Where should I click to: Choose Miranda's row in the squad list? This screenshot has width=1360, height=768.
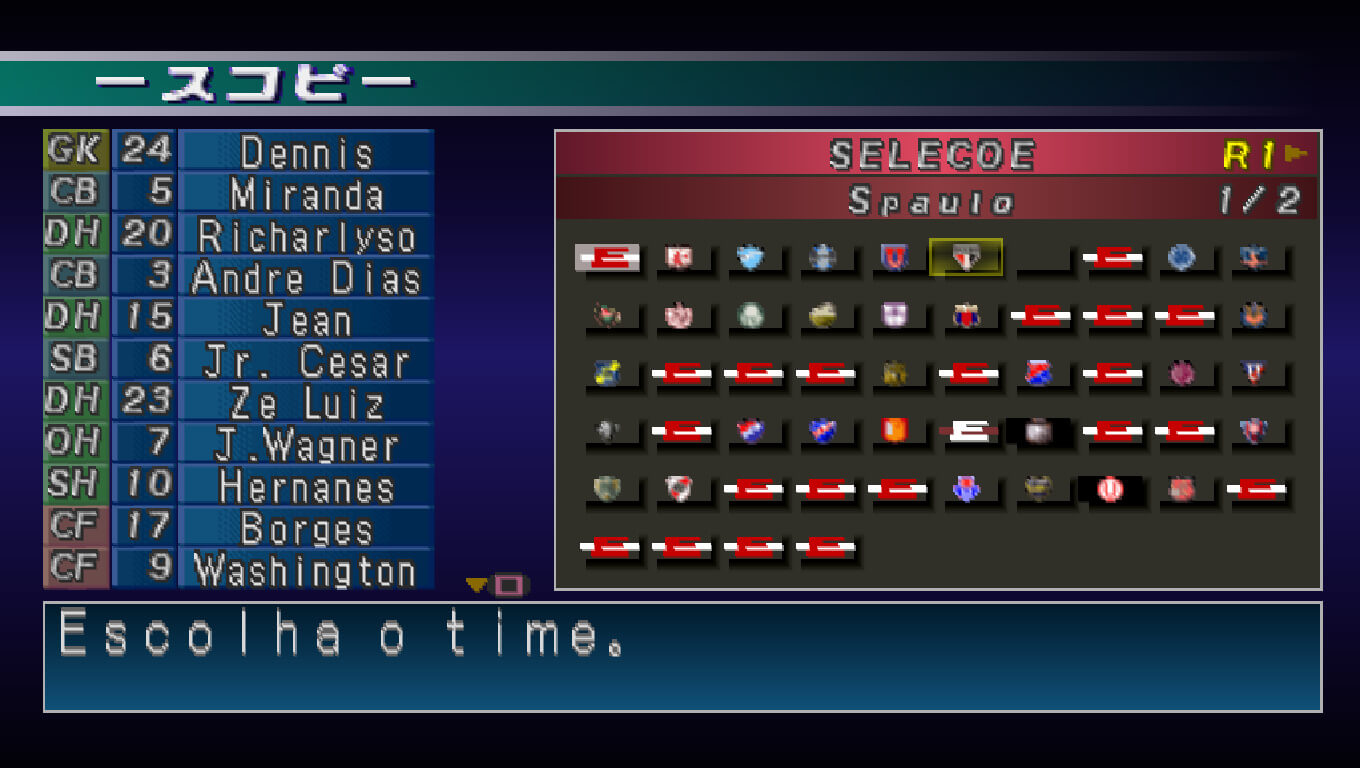pyautogui.click(x=306, y=194)
